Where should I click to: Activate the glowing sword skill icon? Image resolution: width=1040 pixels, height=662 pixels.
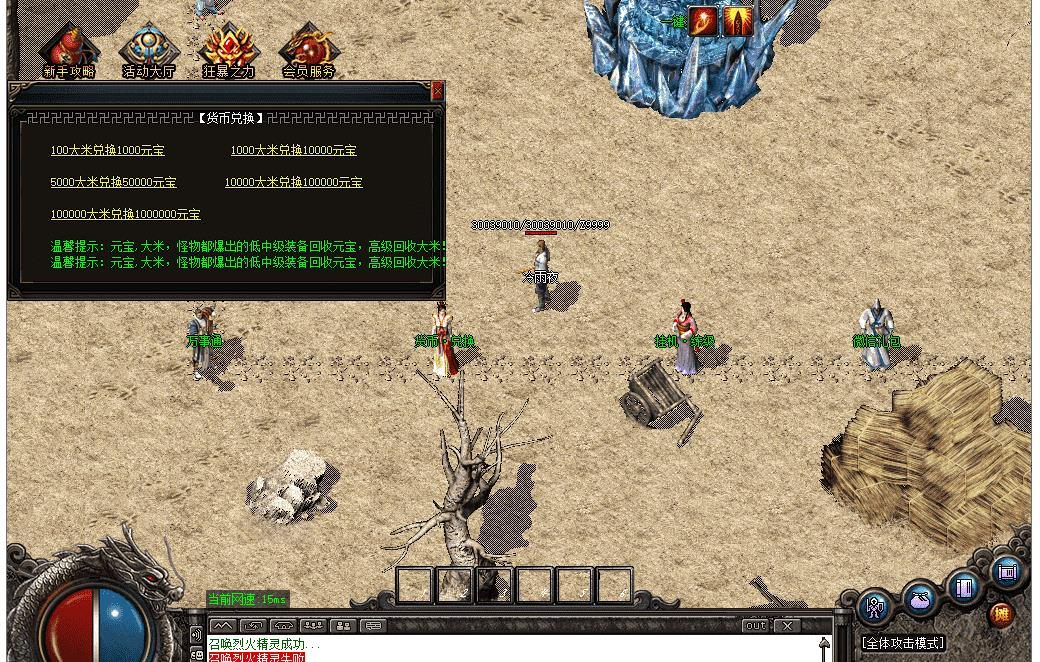pos(738,21)
